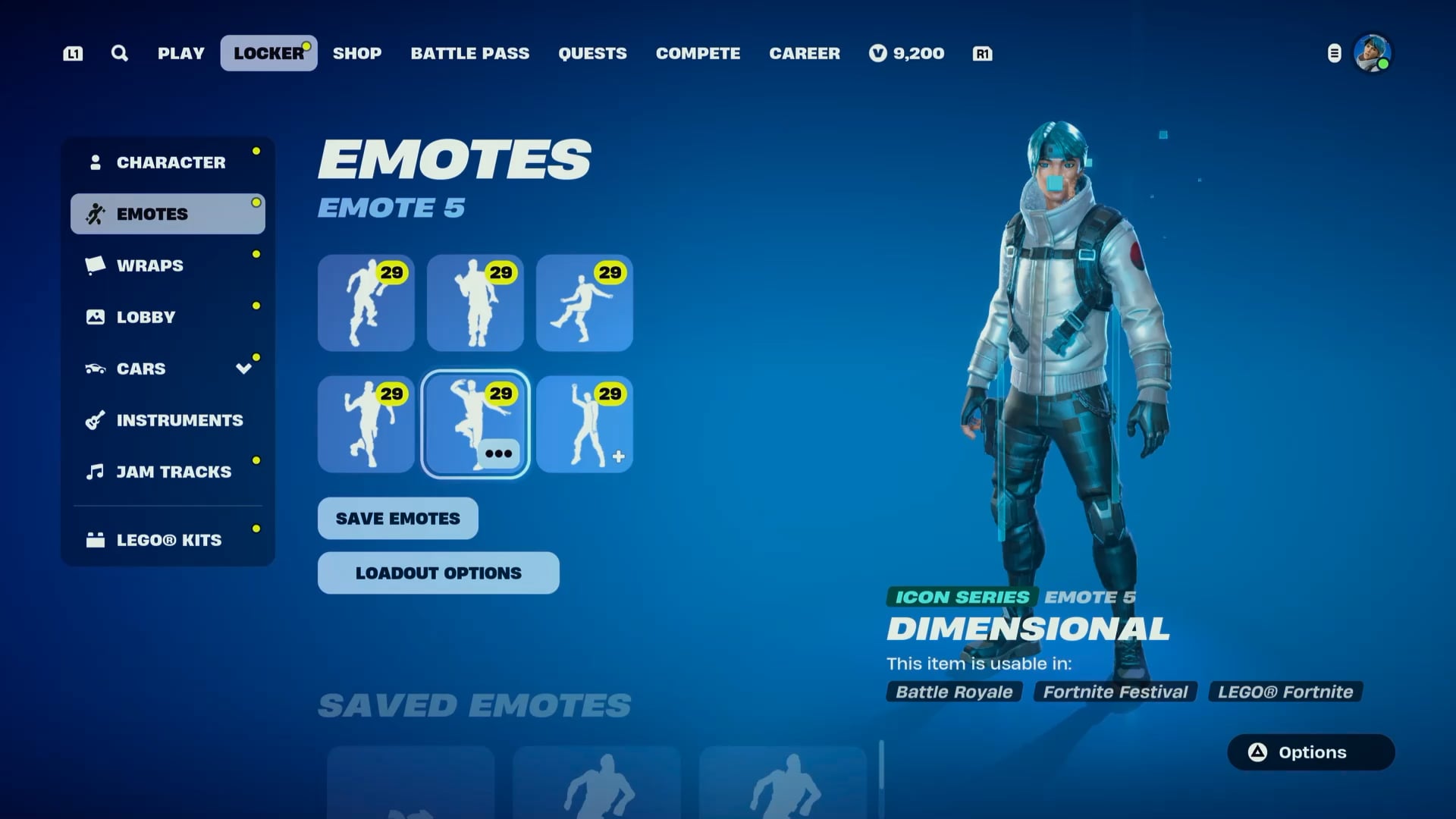The height and width of the screenshot is (819, 1456).
Task: Open Wraps via the flag icon
Action: pyautogui.click(x=94, y=265)
